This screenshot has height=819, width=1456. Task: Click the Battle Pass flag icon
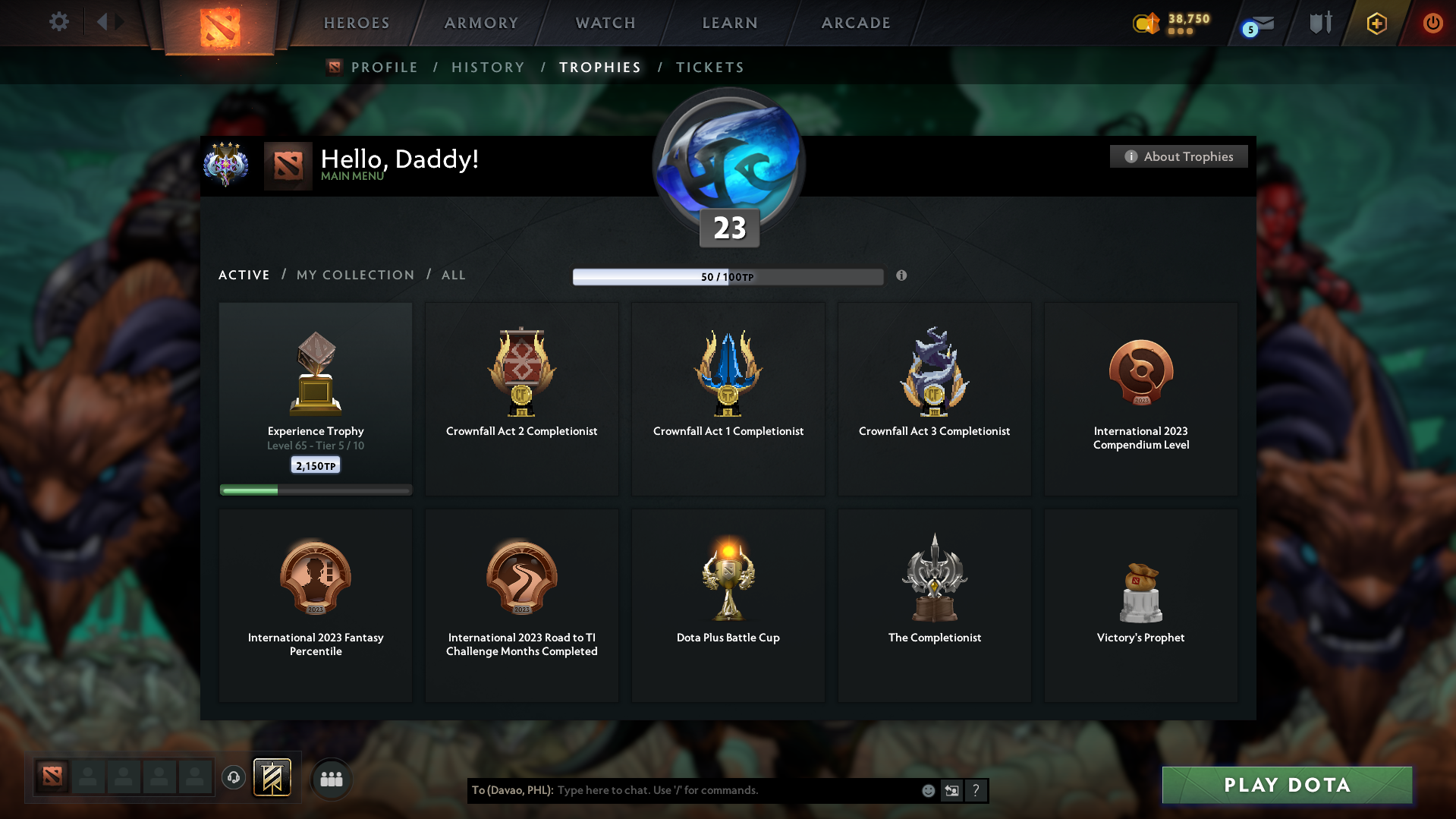click(x=272, y=777)
